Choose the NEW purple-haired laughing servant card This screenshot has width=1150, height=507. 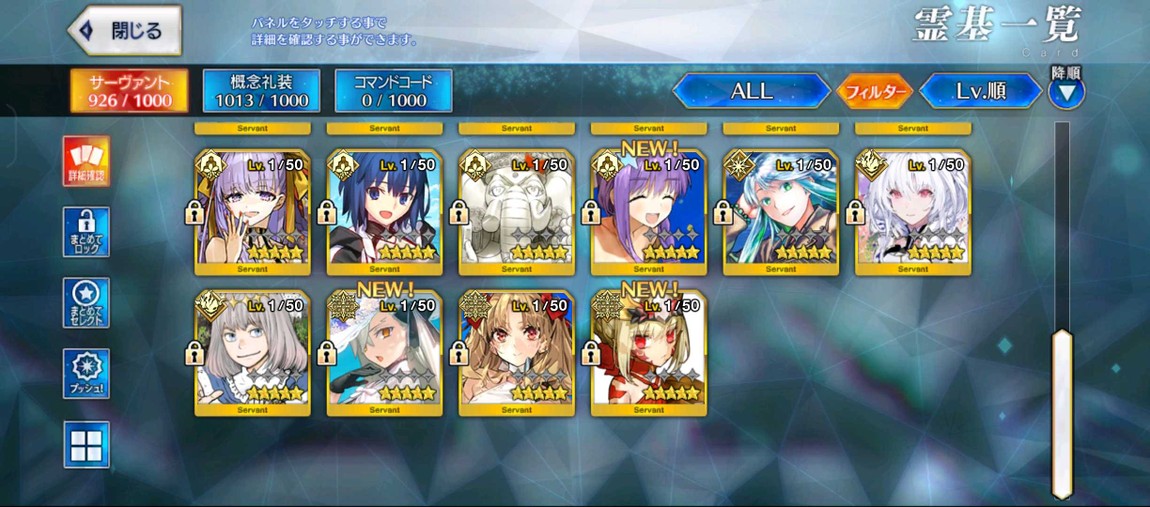648,212
